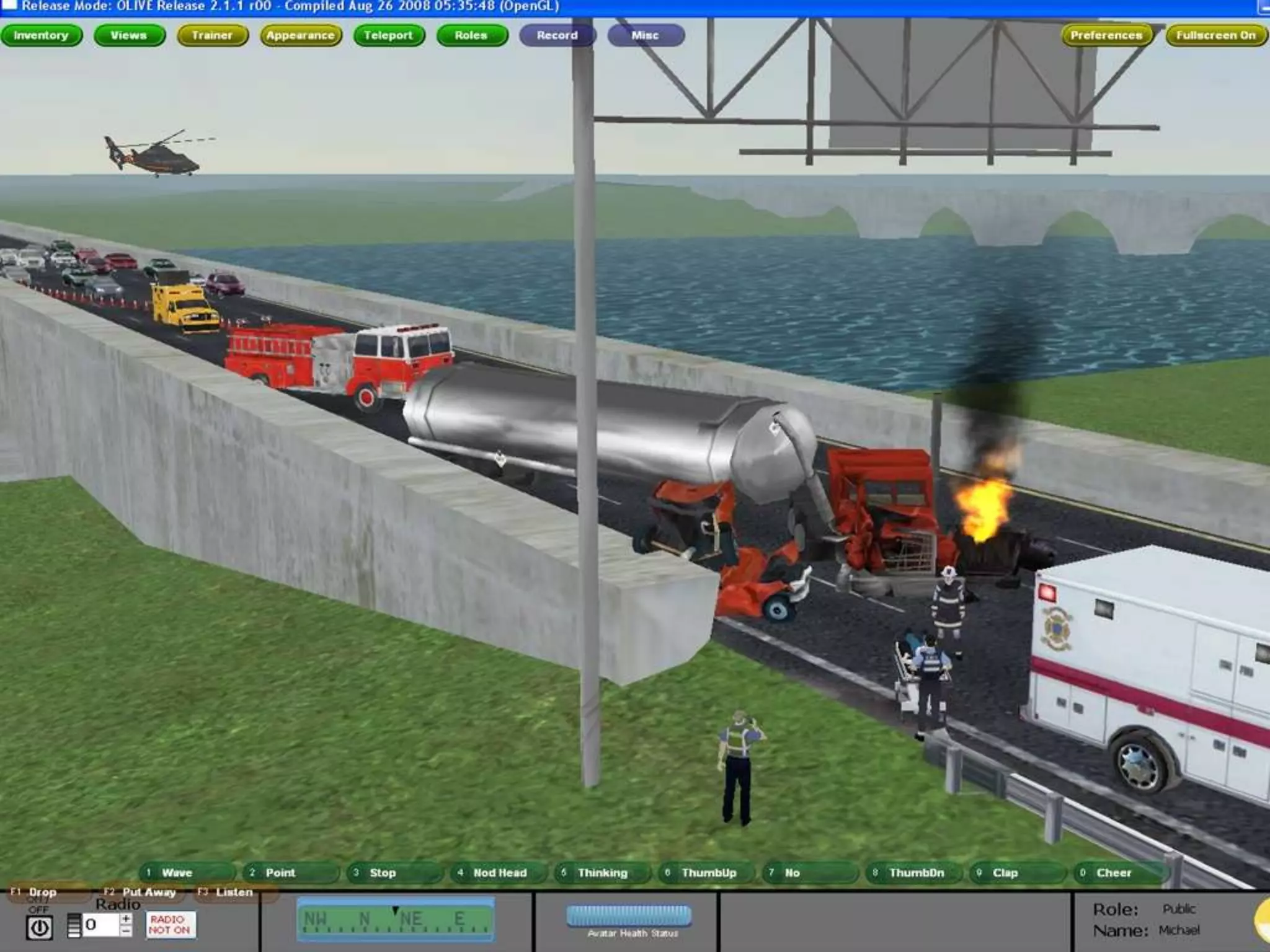Start recording with the Record button
The height and width of the screenshot is (952, 1270).
(x=557, y=35)
